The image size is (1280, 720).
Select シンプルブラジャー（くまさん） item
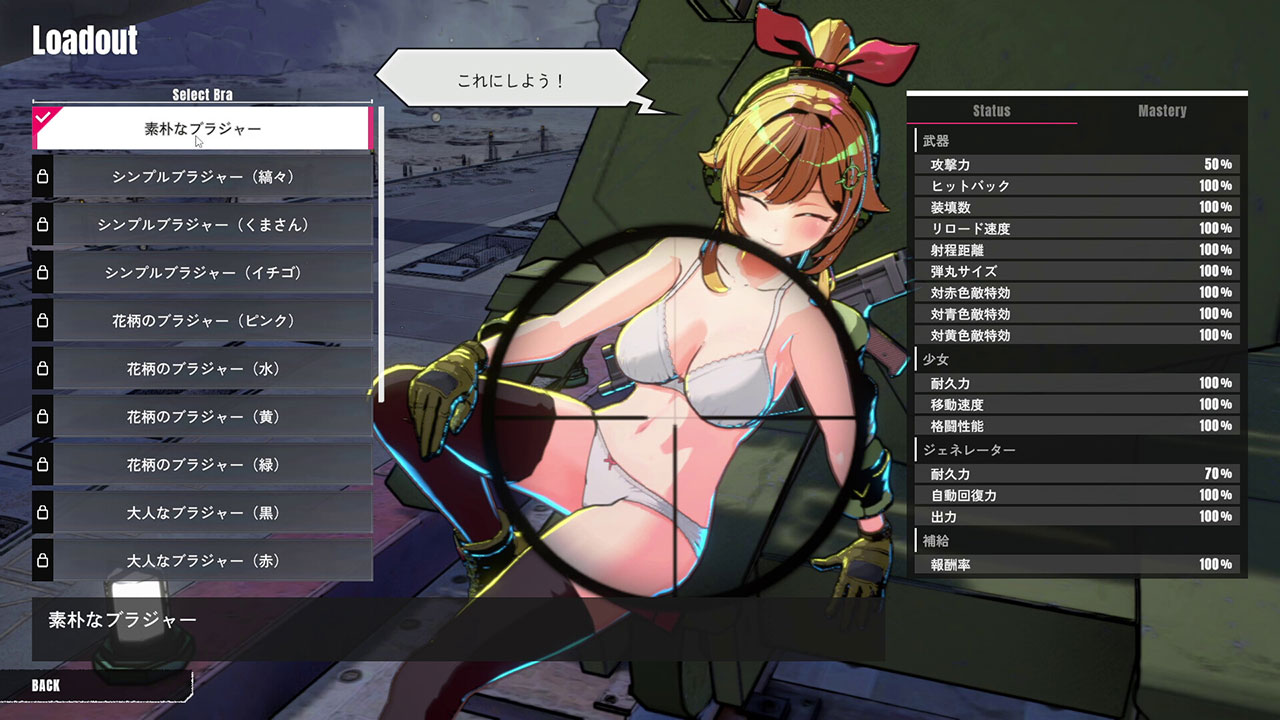[x=203, y=225]
